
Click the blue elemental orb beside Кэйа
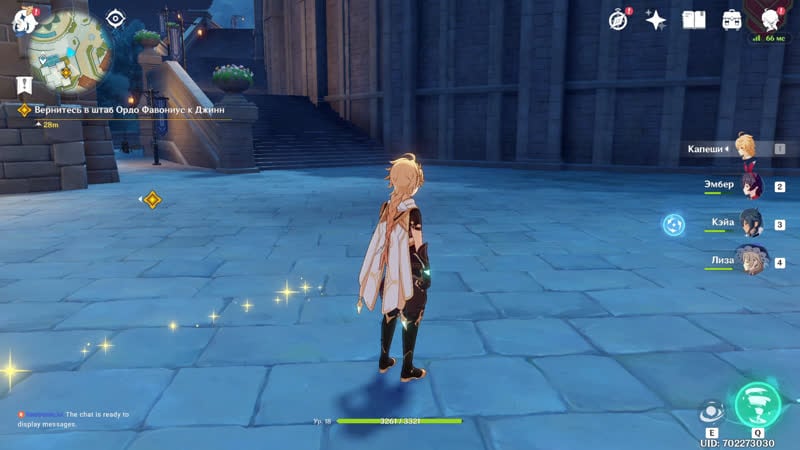[x=674, y=224]
